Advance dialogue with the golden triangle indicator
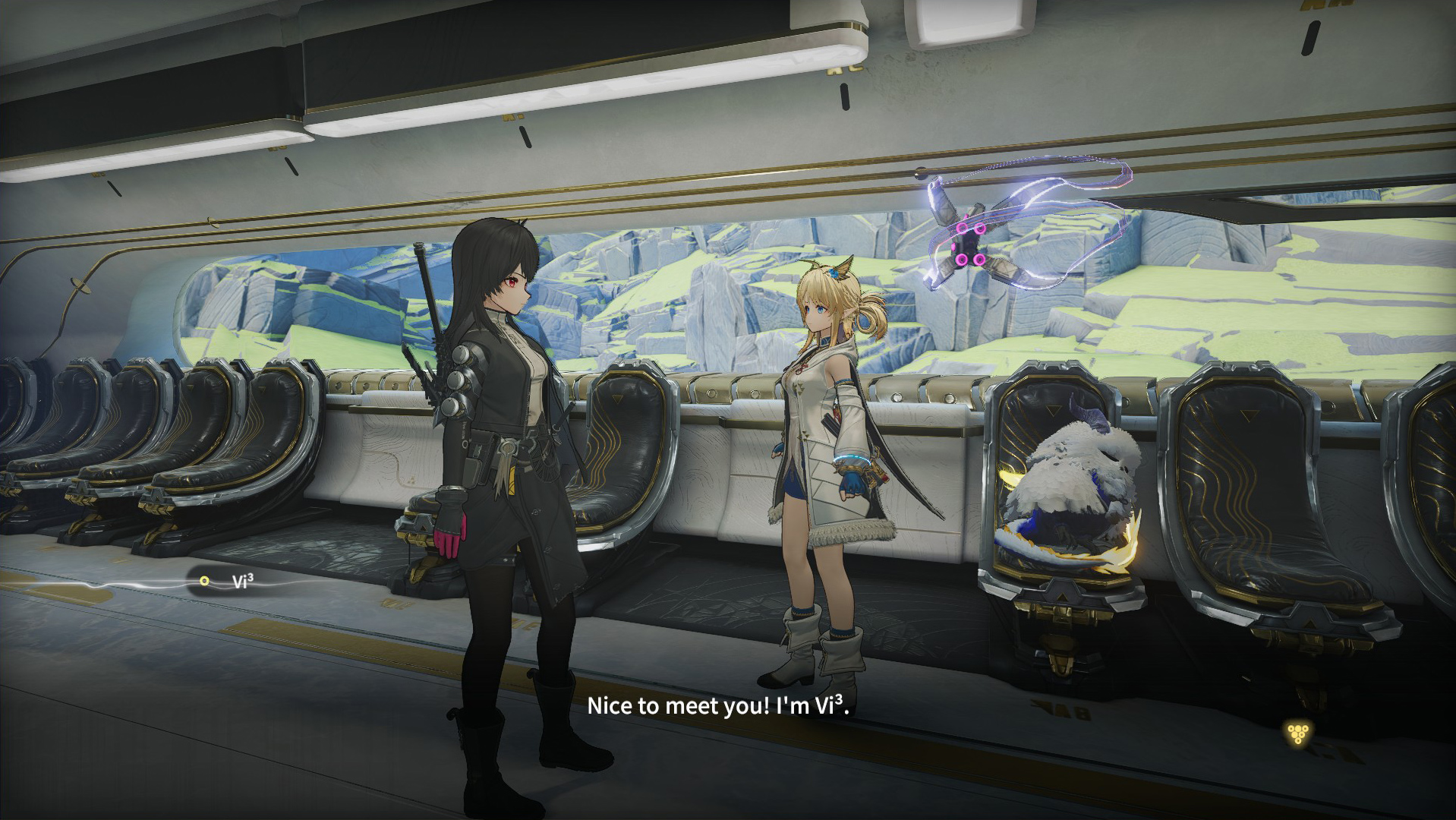Viewport: 1456px width, 820px height. (x=1298, y=733)
